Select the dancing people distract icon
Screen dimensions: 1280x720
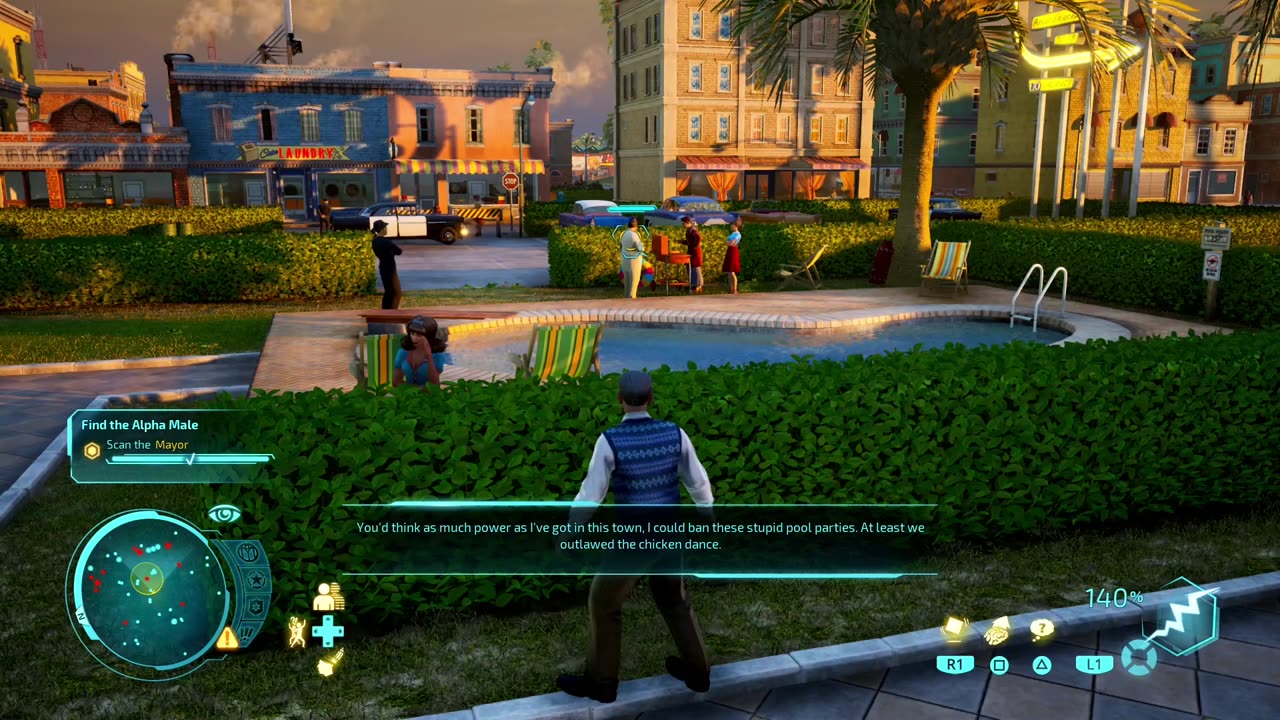[297, 632]
